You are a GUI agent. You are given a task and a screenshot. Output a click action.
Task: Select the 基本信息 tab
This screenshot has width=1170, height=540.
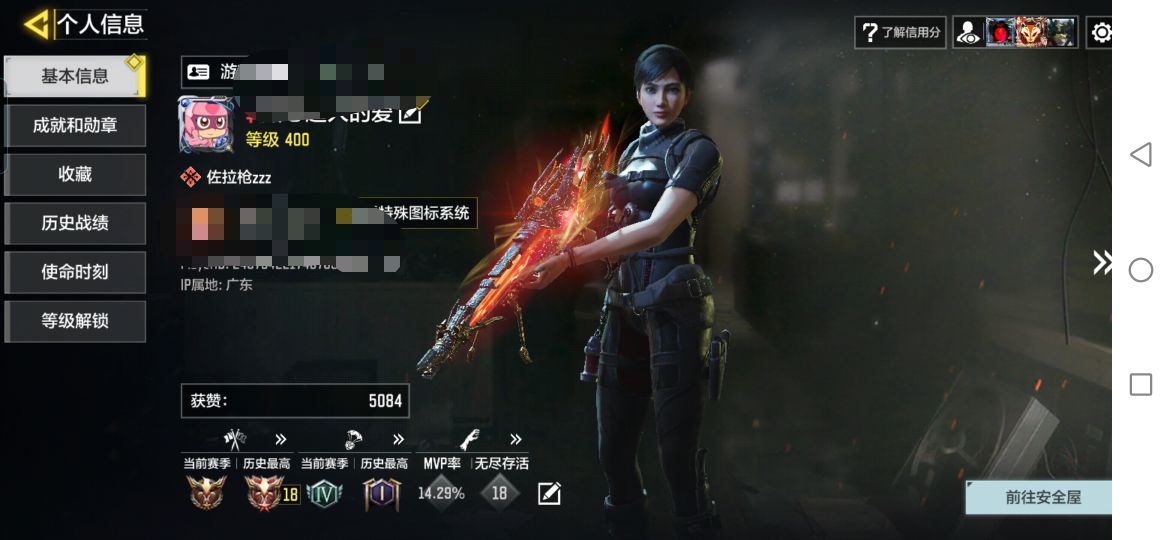click(75, 76)
